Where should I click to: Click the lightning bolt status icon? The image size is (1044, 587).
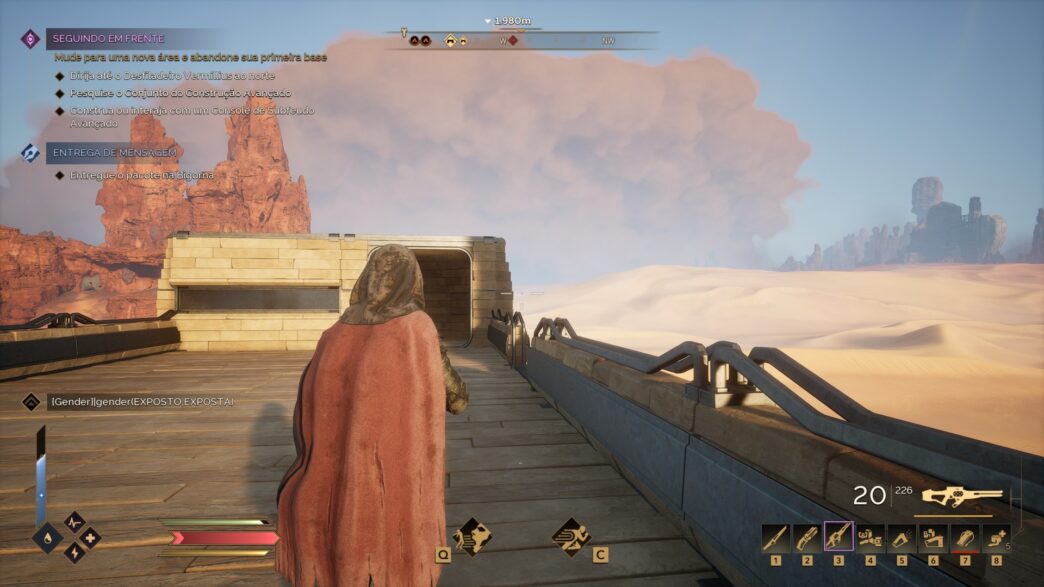75,552
